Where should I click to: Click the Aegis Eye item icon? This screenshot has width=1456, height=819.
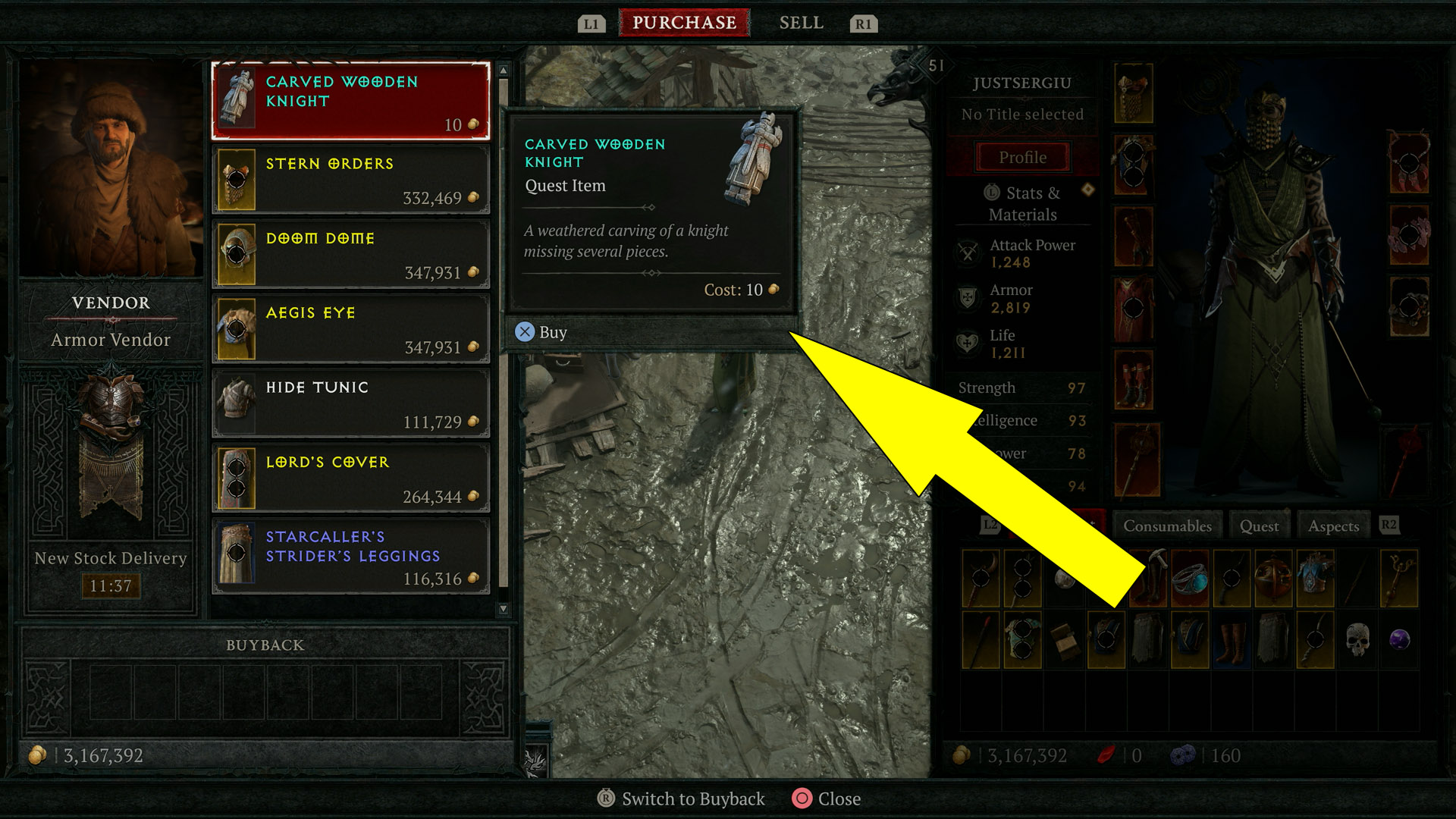tap(237, 328)
